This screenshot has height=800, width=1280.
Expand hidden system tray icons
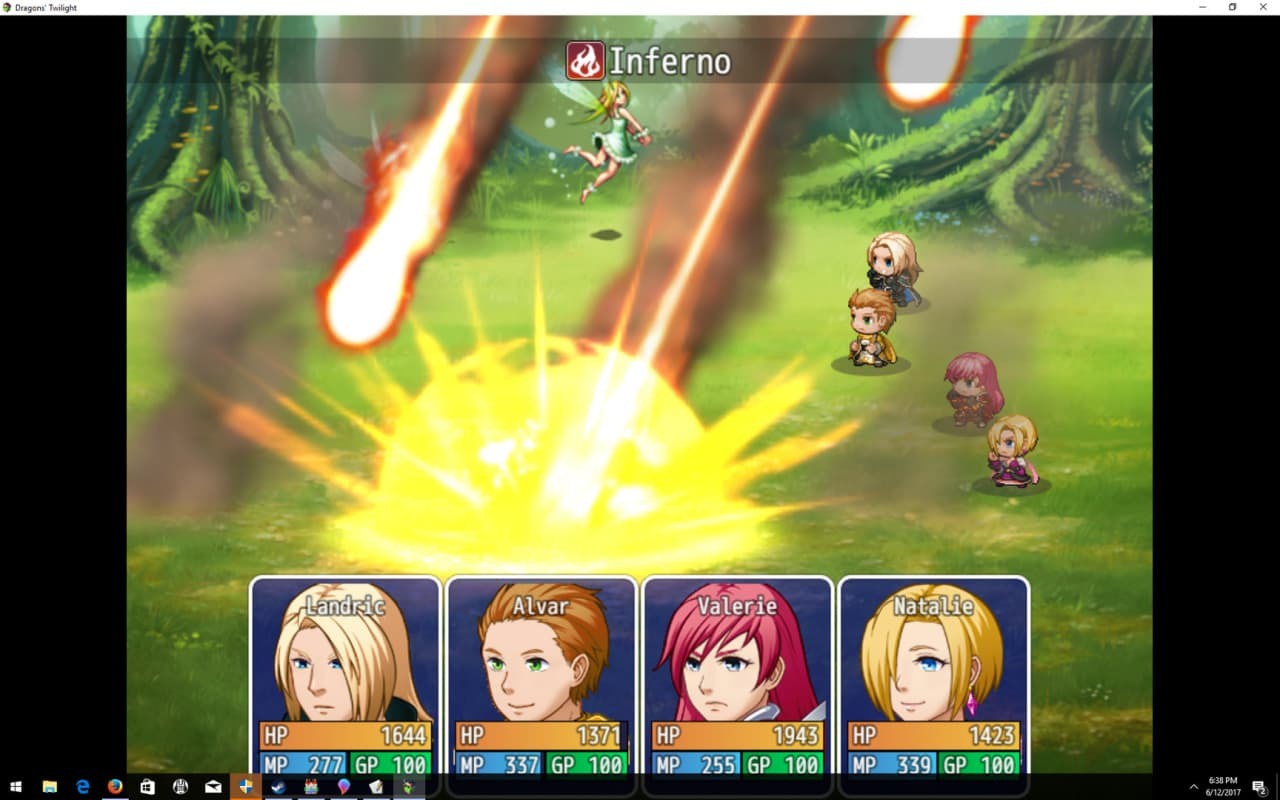(1193, 786)
